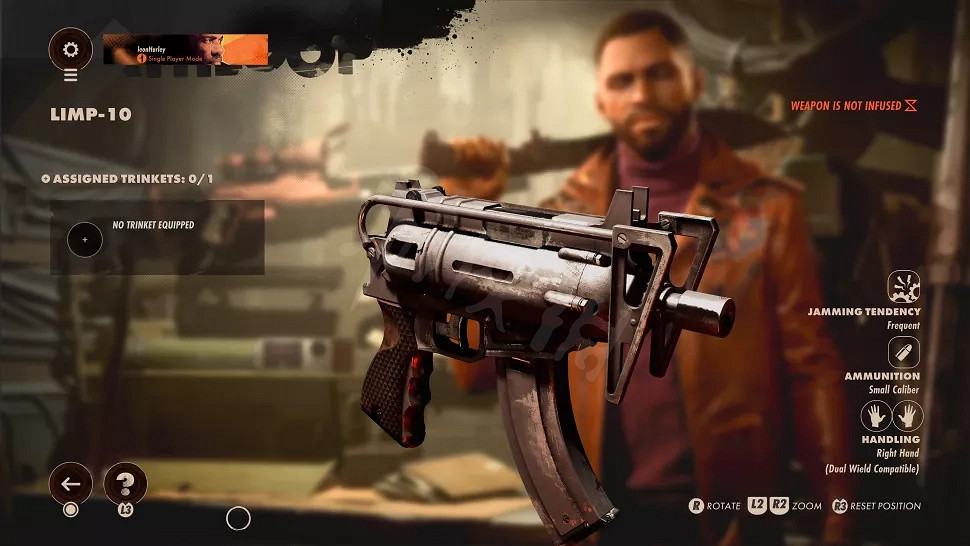Choose the empty trinket slot
Screen dimensions: 970x546
(x=85, y=240)
